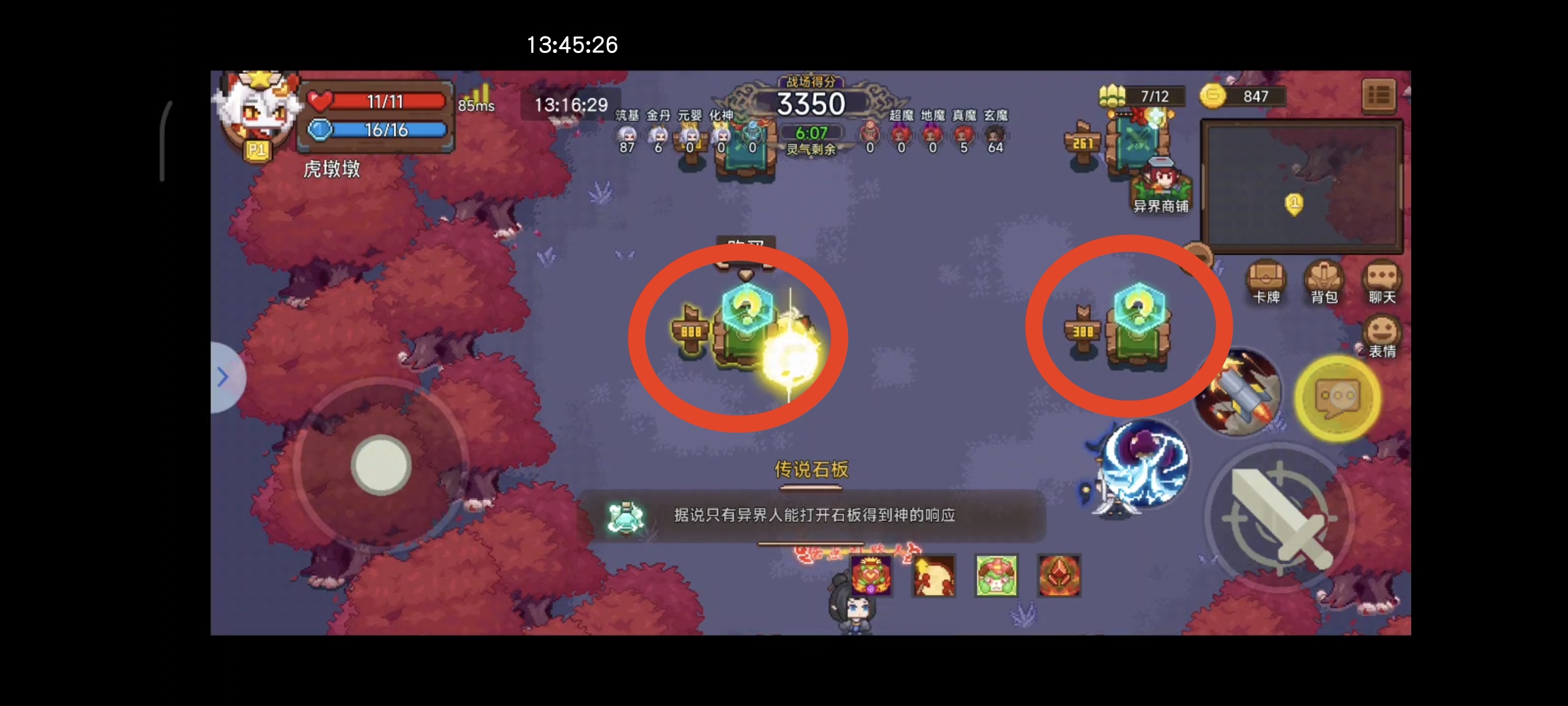The height and width of the screenshot is (706, 1568).
Task: Click the gold coin counter icon
Action: point(1213,96)
